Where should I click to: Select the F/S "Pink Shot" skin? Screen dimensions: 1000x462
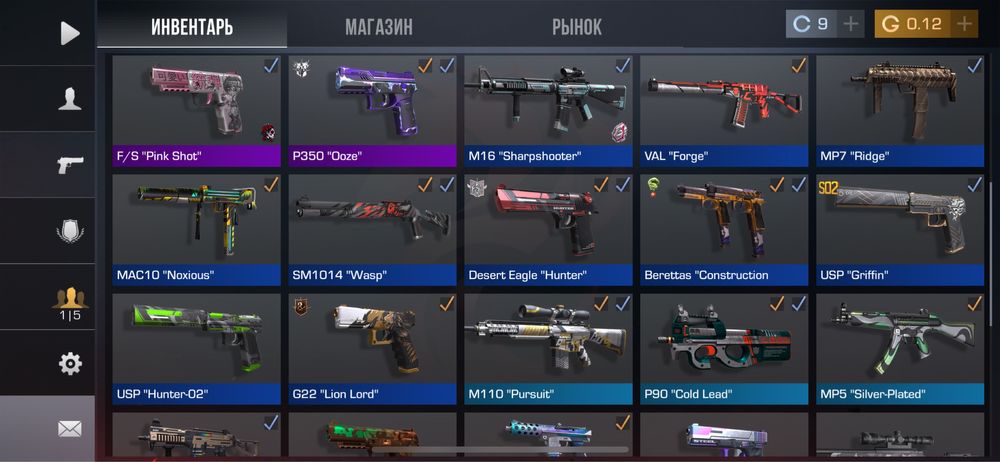pos(196,108)
